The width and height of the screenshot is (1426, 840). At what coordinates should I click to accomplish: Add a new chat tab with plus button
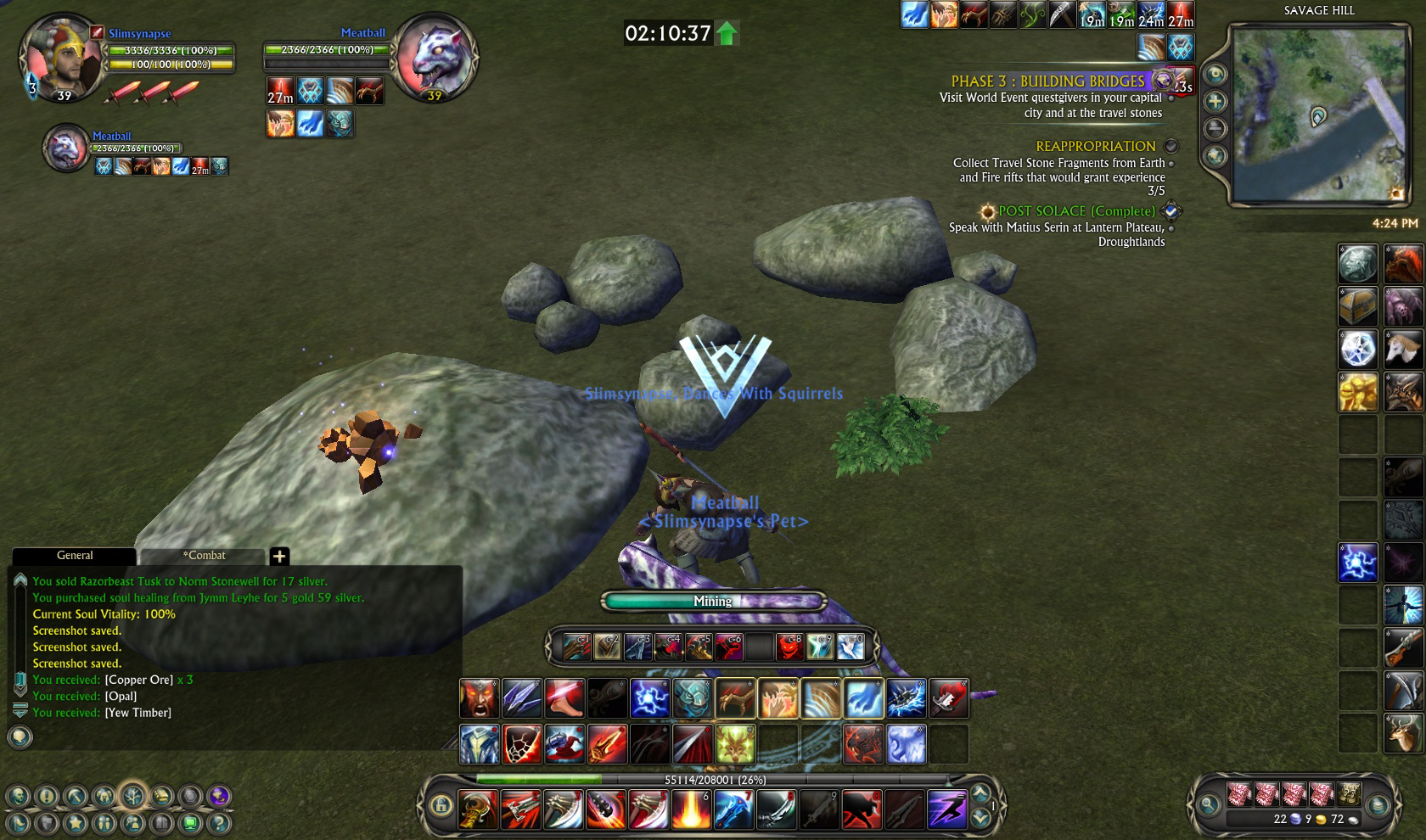pos(279,557)
